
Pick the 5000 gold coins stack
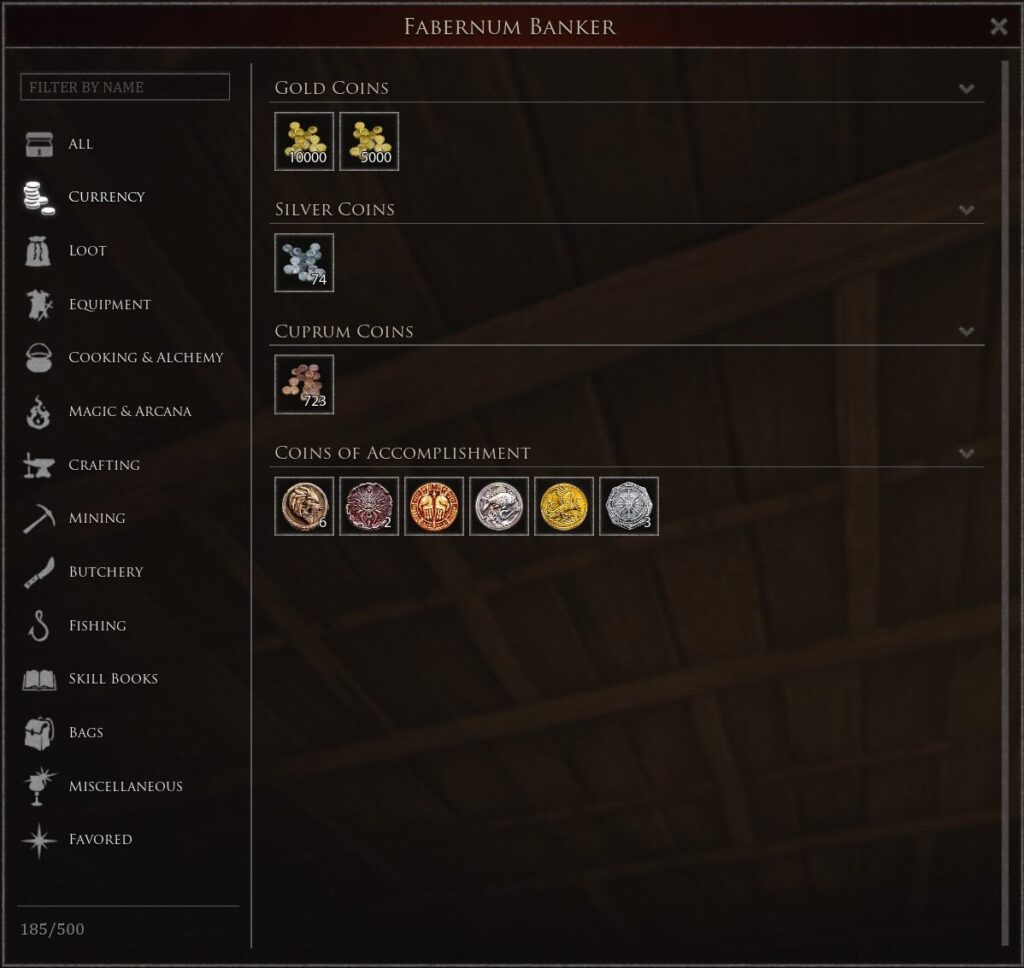tap(369, 141)
